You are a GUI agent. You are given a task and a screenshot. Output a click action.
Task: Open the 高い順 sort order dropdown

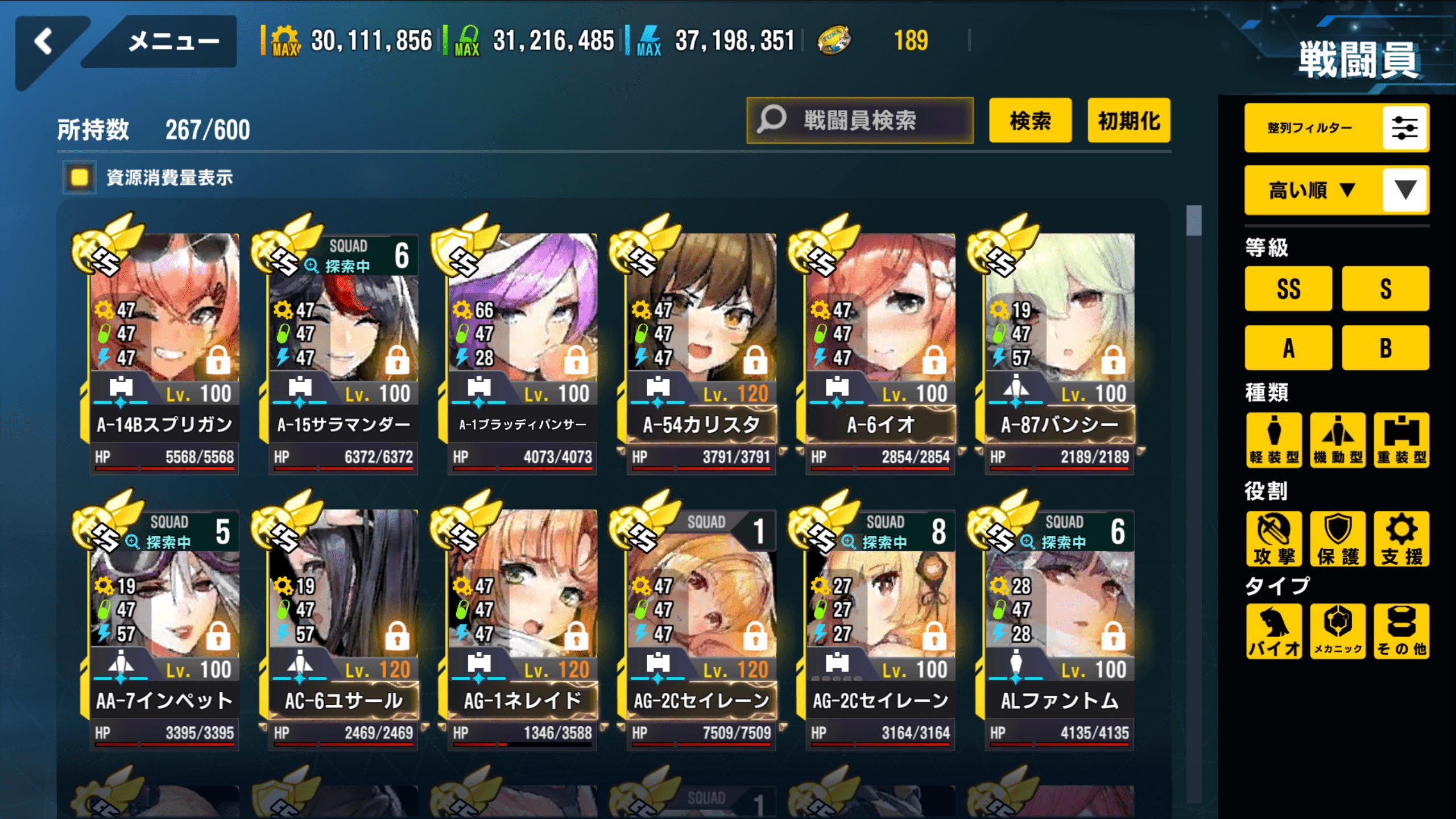coord(1335,190)
